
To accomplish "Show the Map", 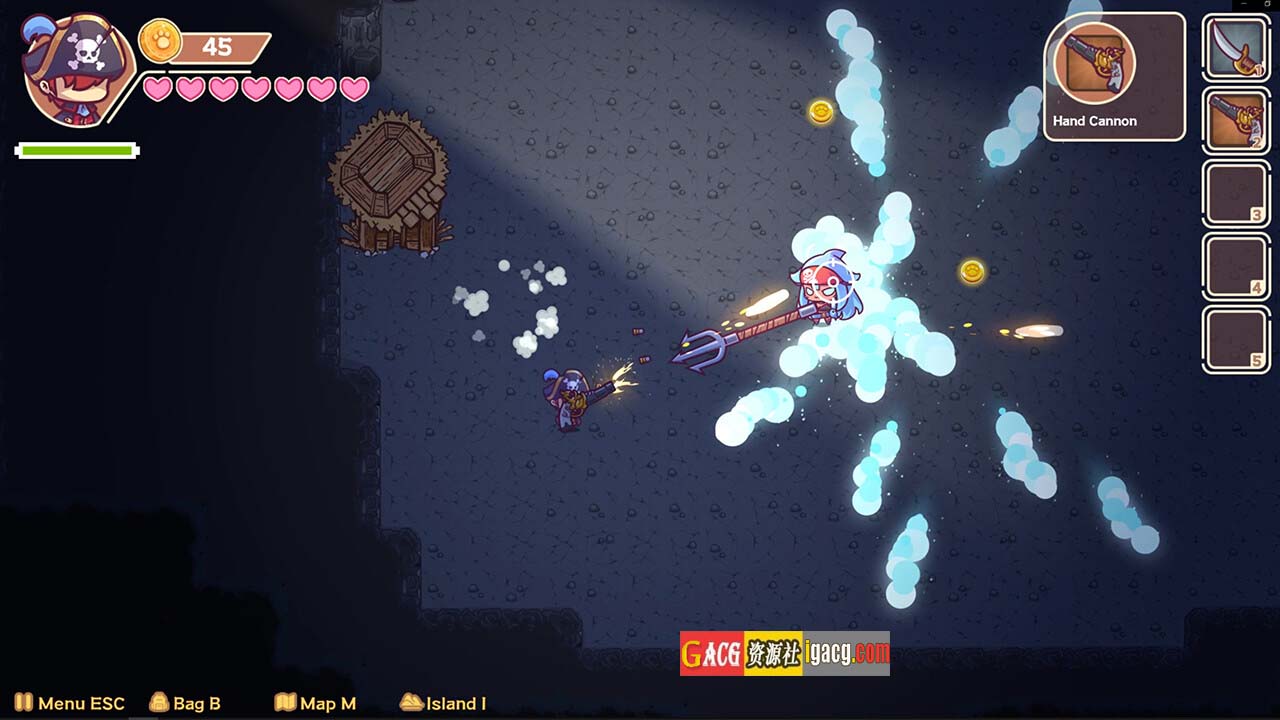I will point(315,703).
